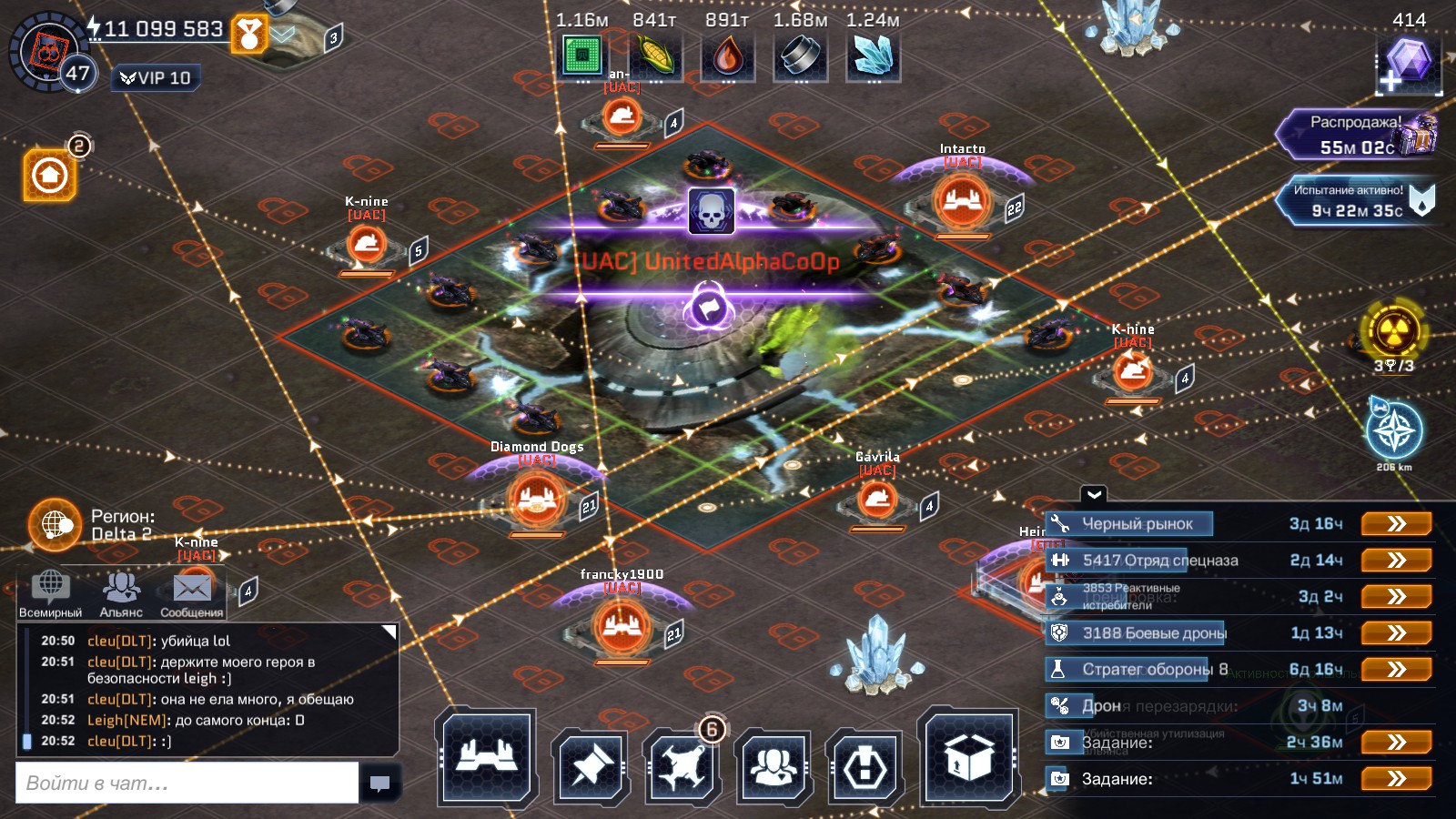Viewport: 1456px width, 819px height.
Task: Add more purple gems
Action: (1407, 66)
